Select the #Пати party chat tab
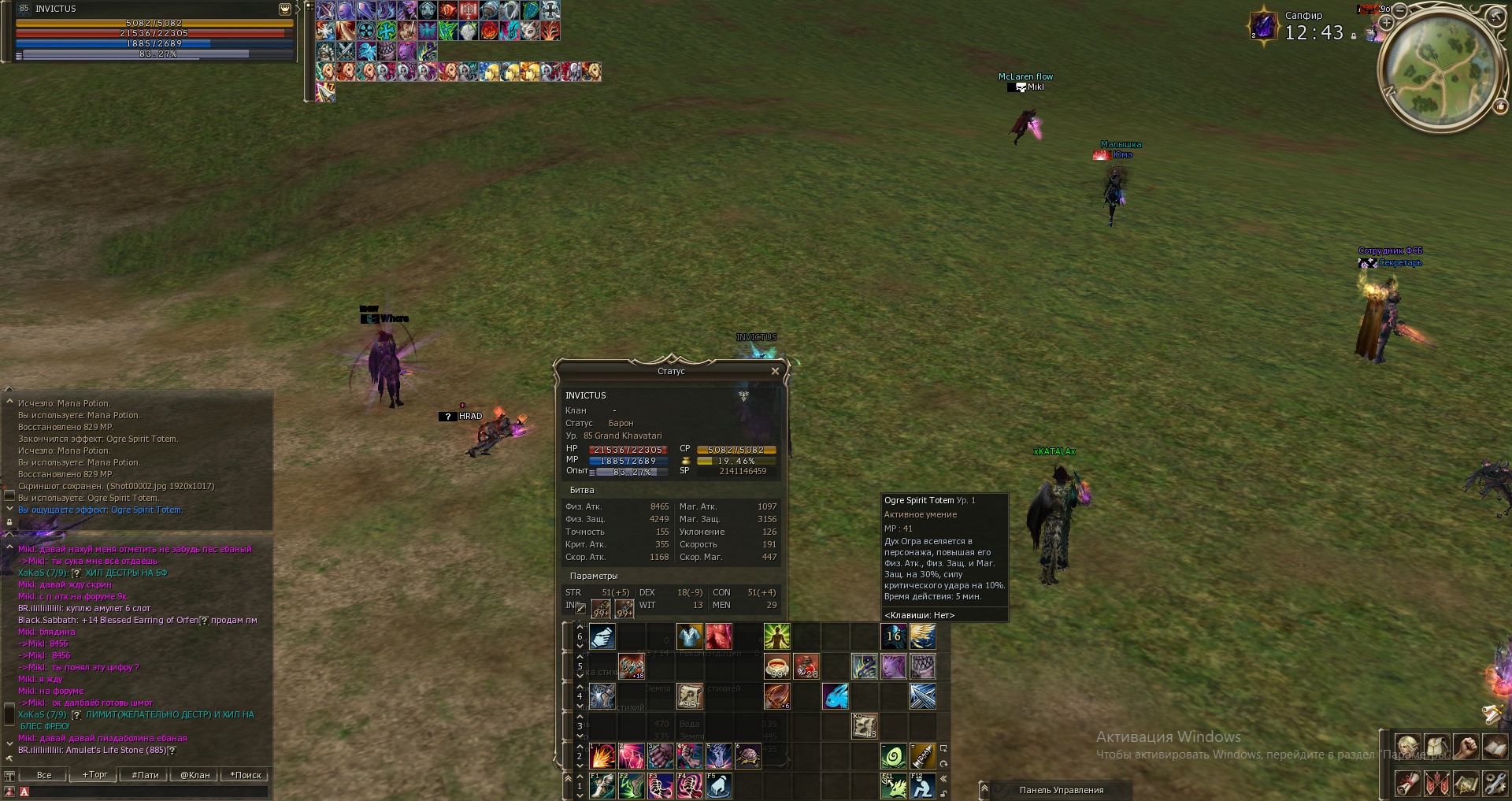Image resolution: width=1512 pixels, height=801 pixels. [x=145, y=775]
